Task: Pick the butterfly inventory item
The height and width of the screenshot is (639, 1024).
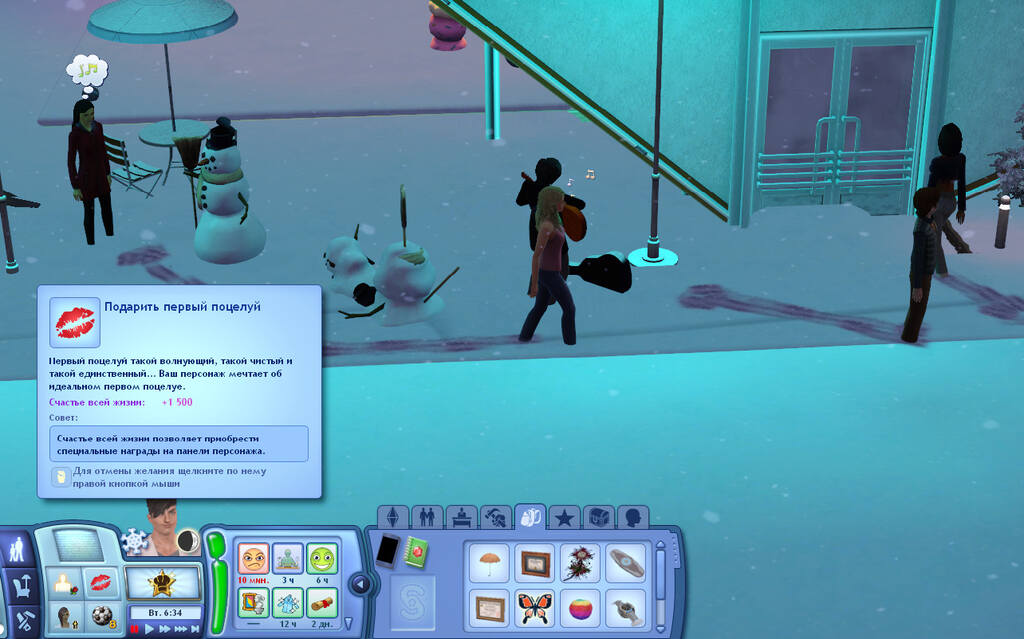Action: click(535, 608)
